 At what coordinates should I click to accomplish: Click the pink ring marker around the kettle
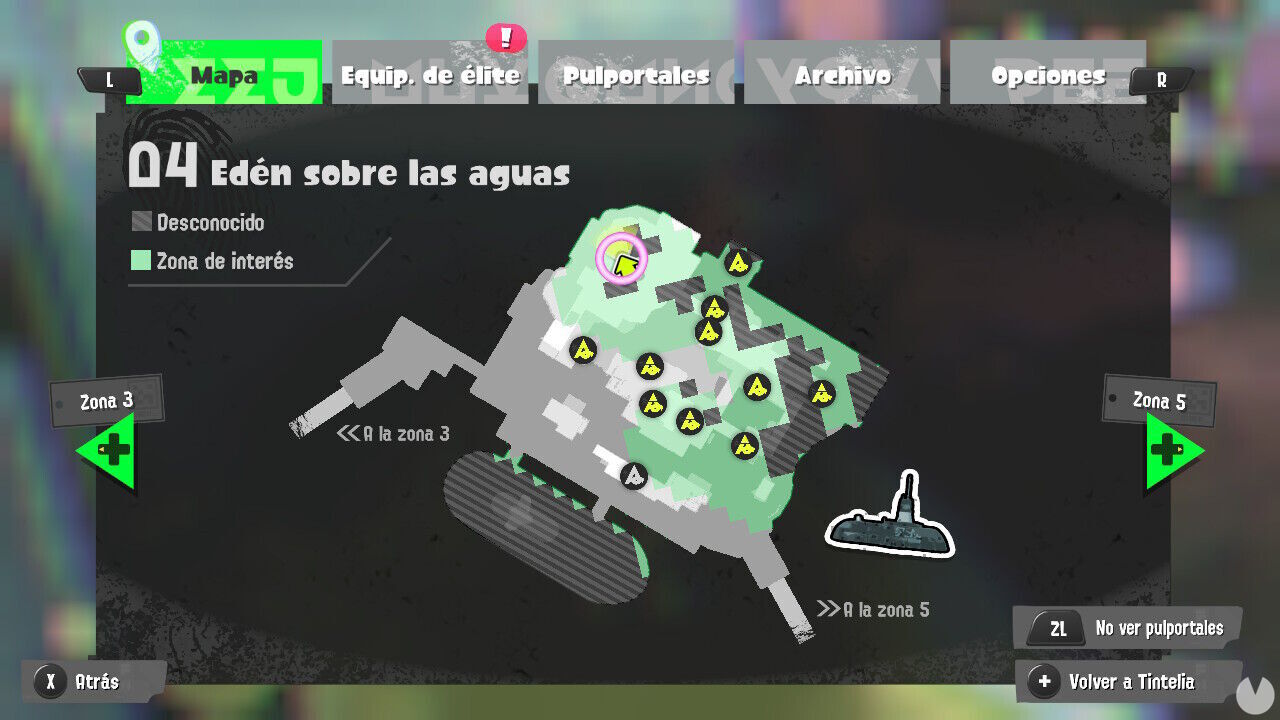point(619,258)
